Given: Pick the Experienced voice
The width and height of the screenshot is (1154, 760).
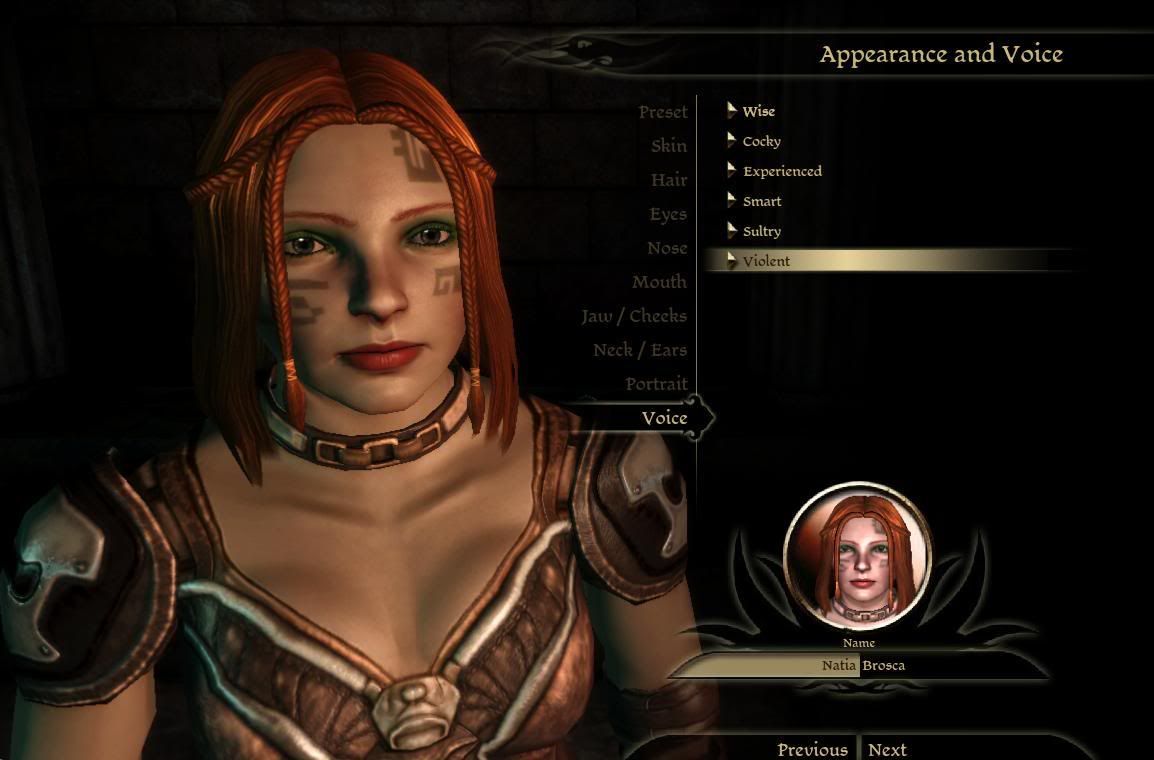Looking at the screenshot, I should 782,171.
